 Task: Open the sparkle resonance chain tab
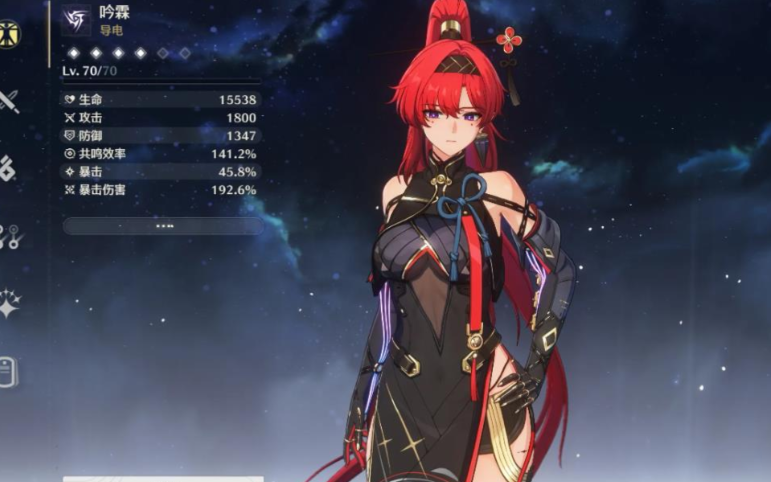[9, 304]
